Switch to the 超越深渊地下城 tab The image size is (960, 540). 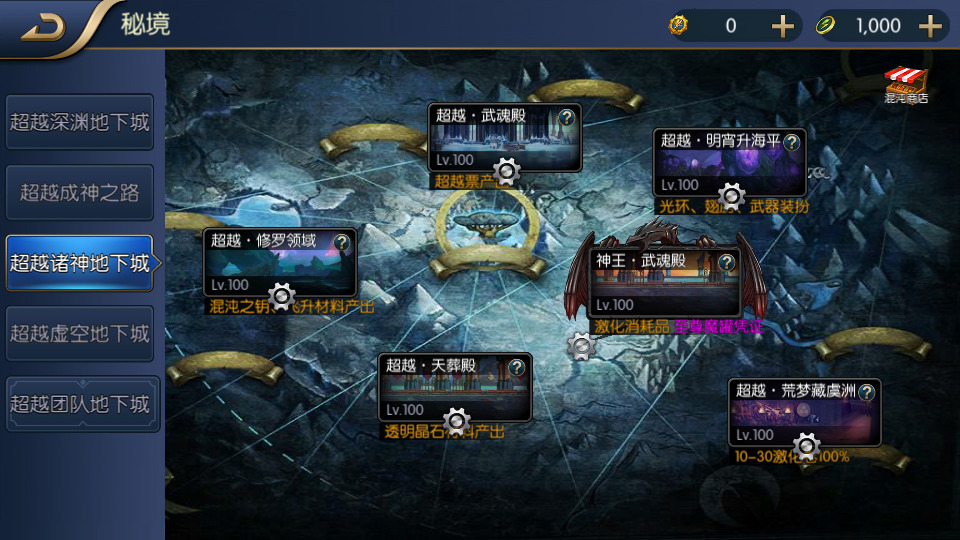80,122
